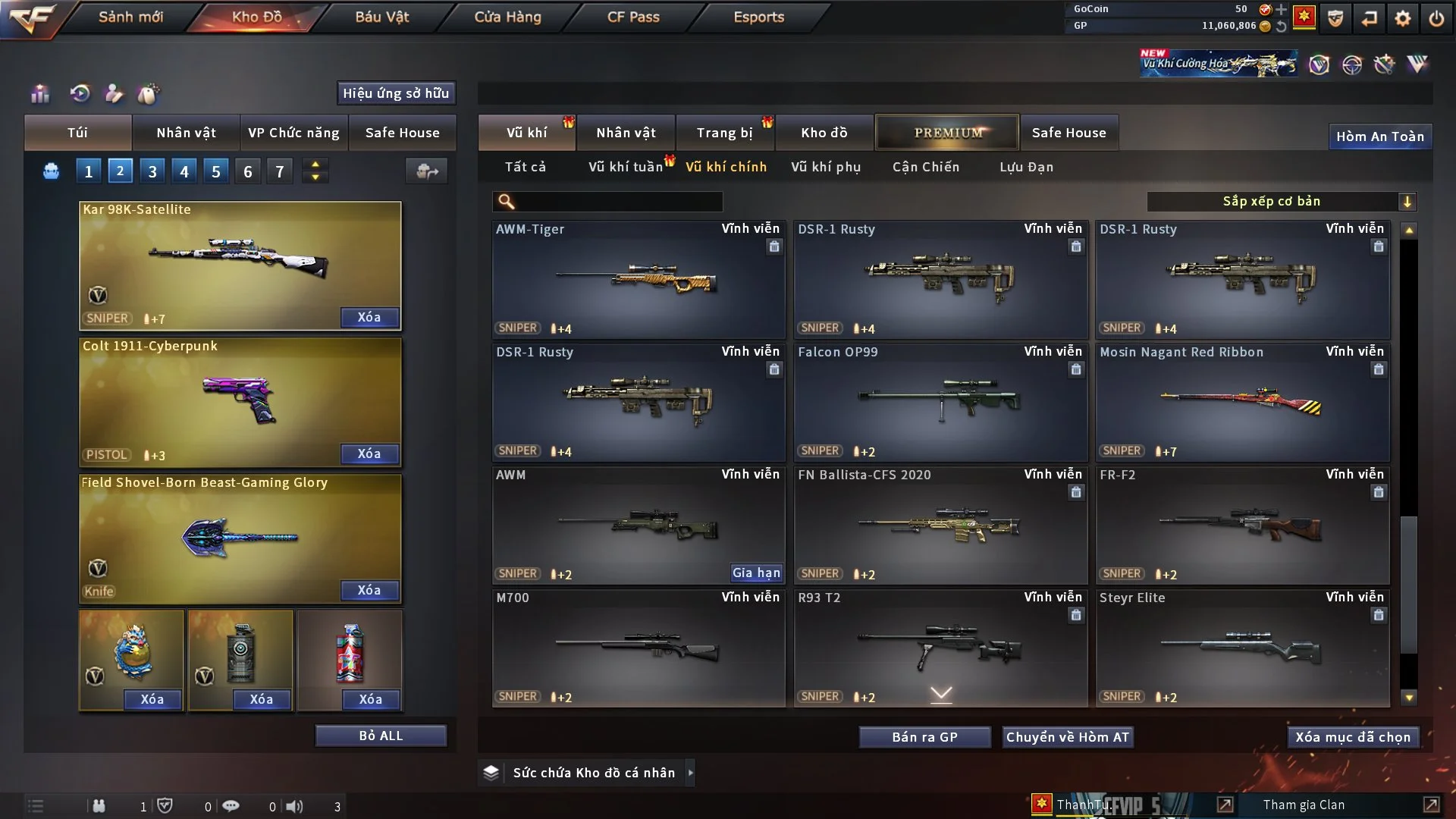The height and width of the screenshot is (819, 1456).
Task: Remove the Kar 98K-Satellite with Xóa
Action: (369, 317)
